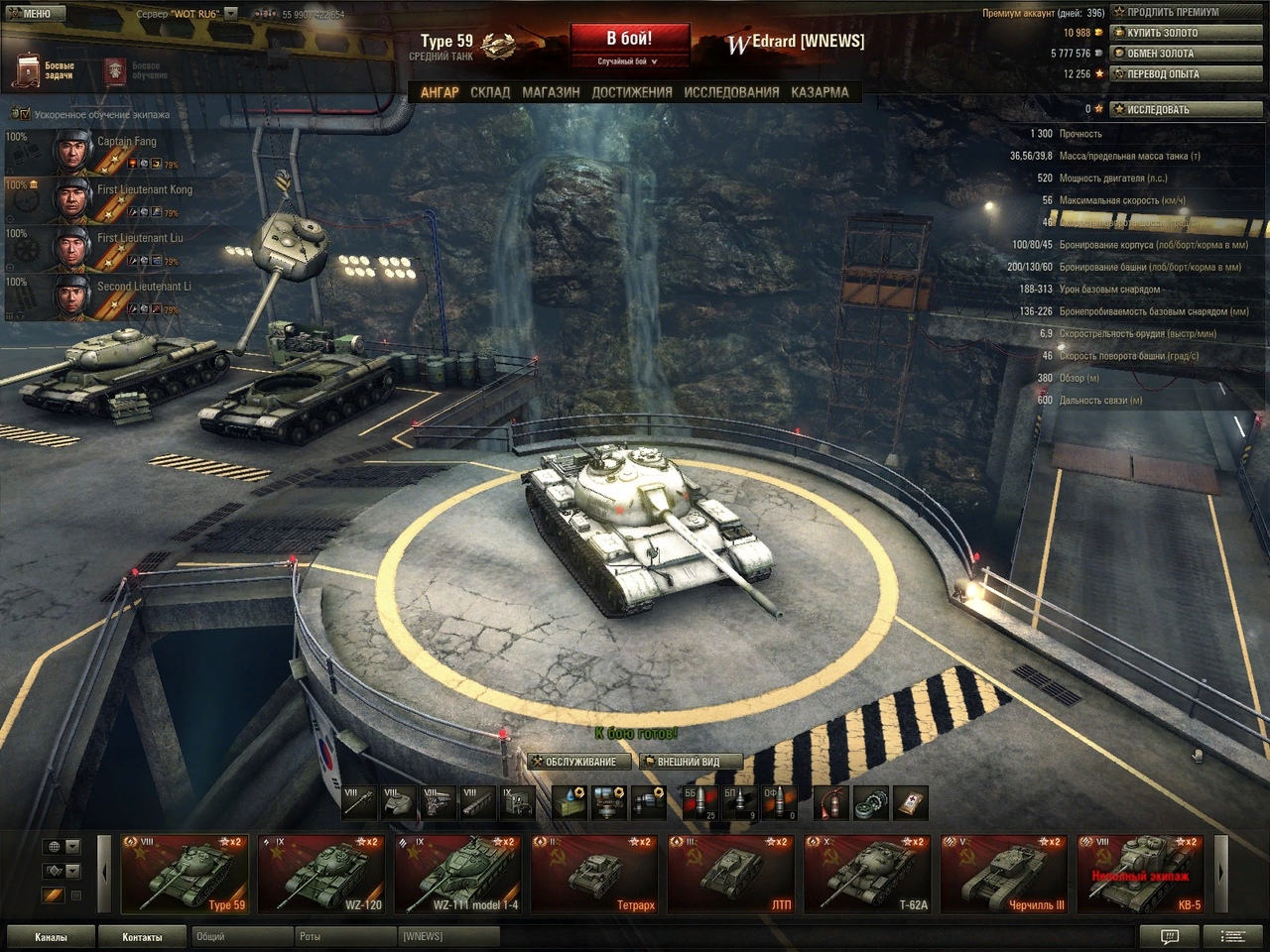This screenshot has width=1270, height=952.
Task: Open the ОБМЕН ЗОЛОТА exchange
Action: tap(1187, 54)
